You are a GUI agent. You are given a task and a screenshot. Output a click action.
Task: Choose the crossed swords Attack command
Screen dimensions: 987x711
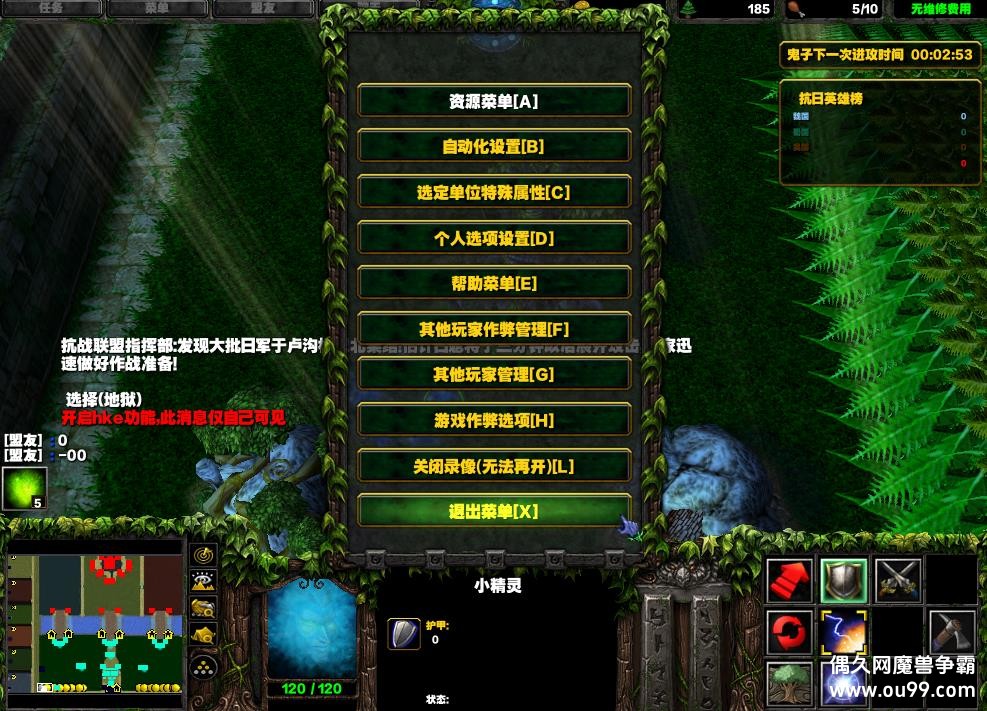(x=898, y=580)
